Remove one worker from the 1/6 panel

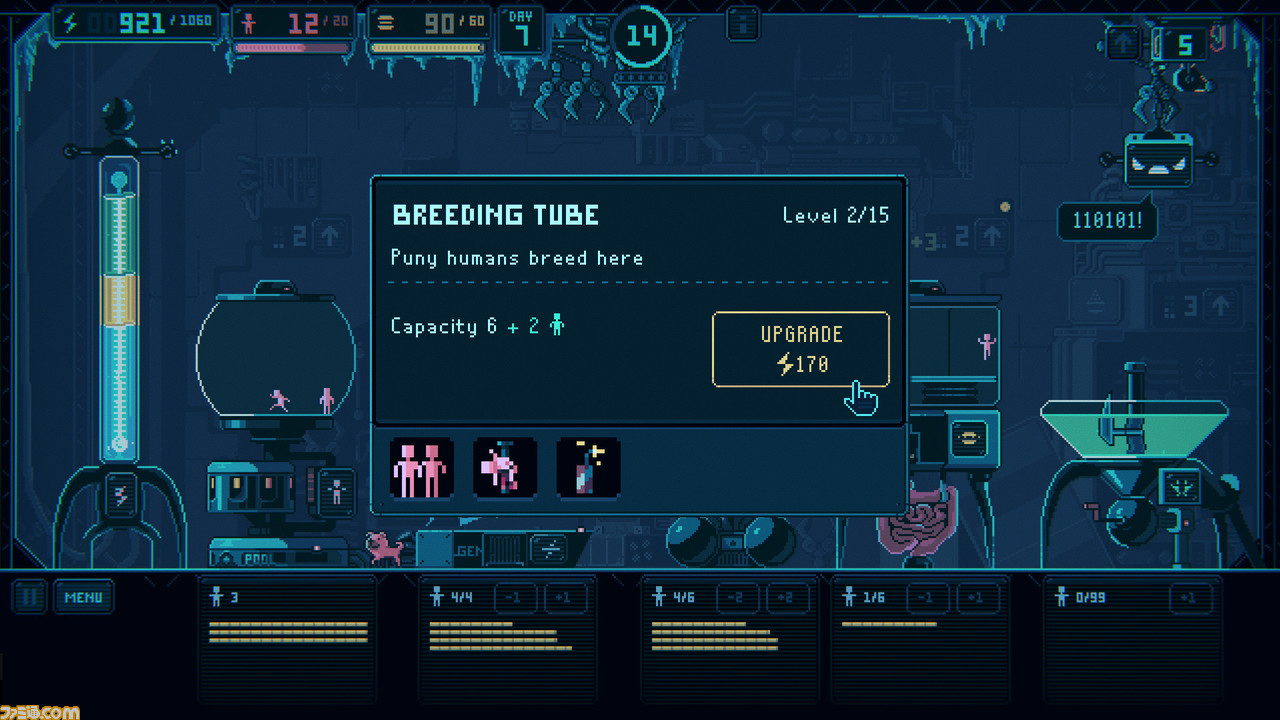coord(927,598)
